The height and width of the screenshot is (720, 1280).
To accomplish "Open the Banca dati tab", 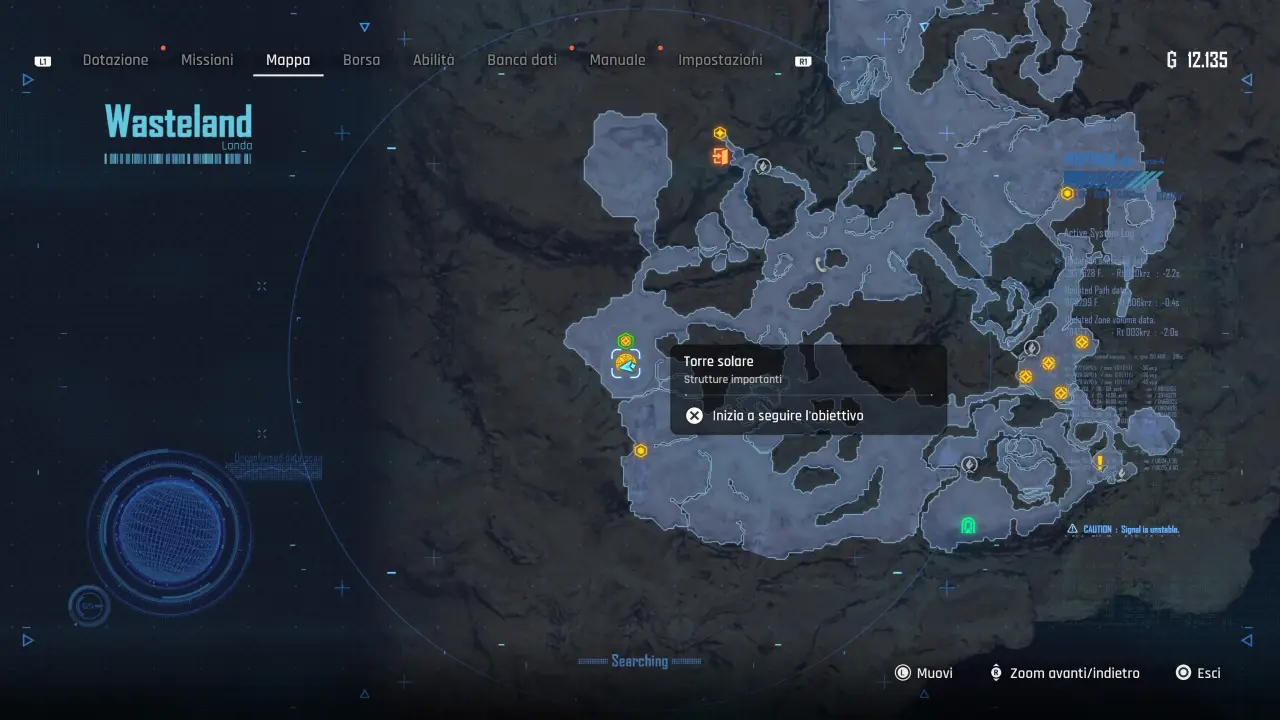I will click(522, 60).
